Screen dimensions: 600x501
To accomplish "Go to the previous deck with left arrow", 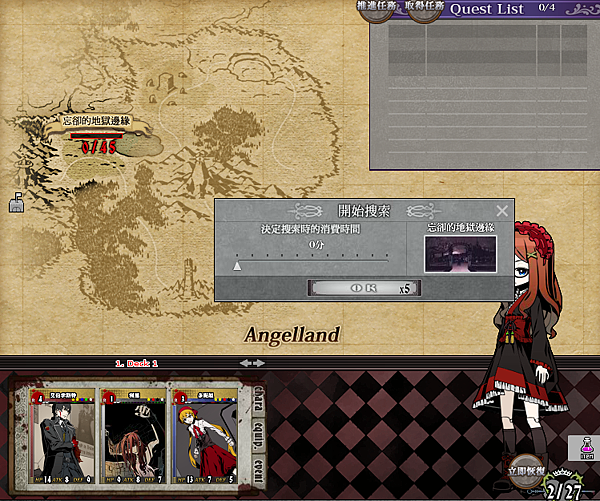I will point(246,362).
